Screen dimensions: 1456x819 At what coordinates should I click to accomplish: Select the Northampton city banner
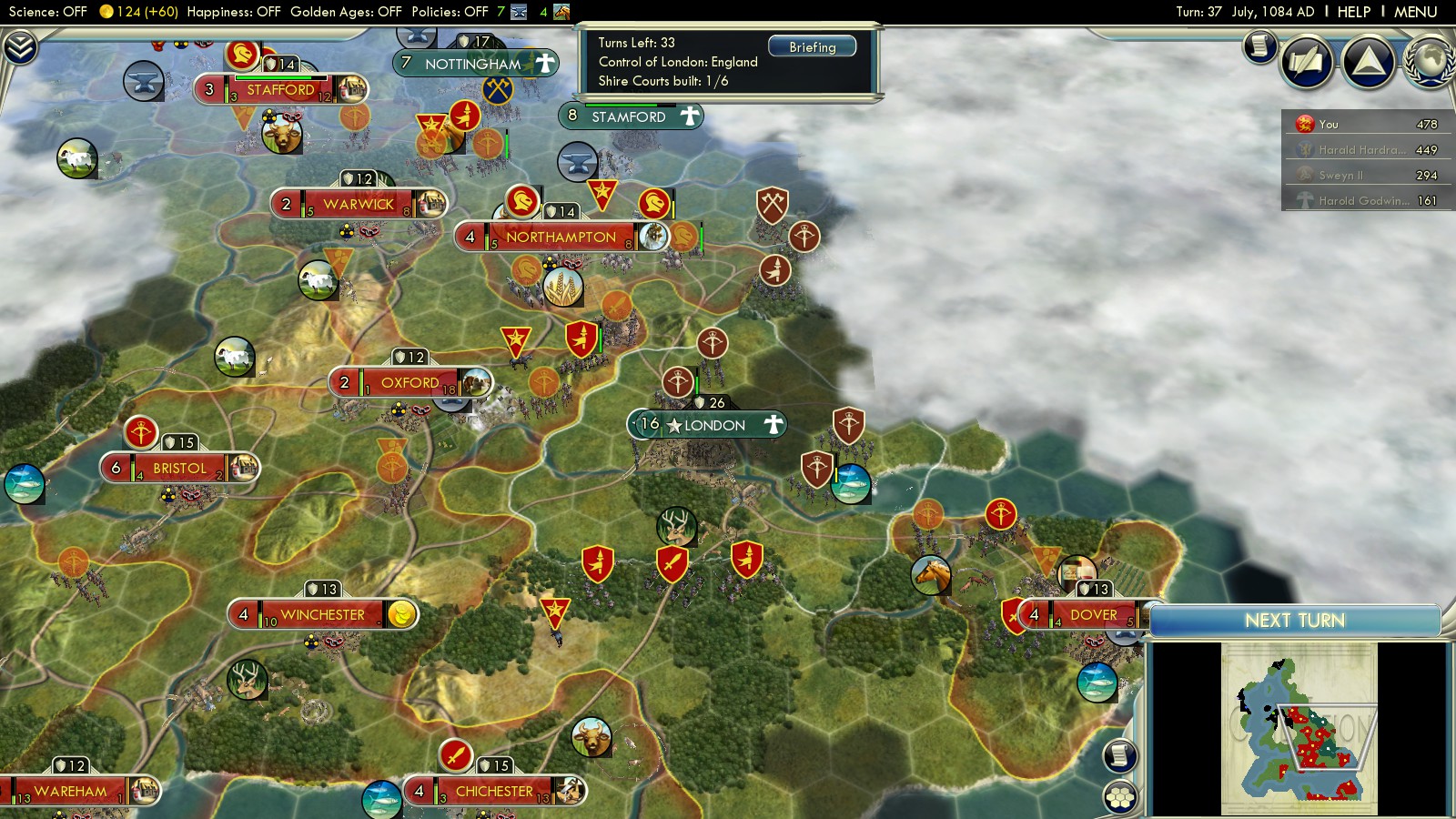click(x=561, y=237)
